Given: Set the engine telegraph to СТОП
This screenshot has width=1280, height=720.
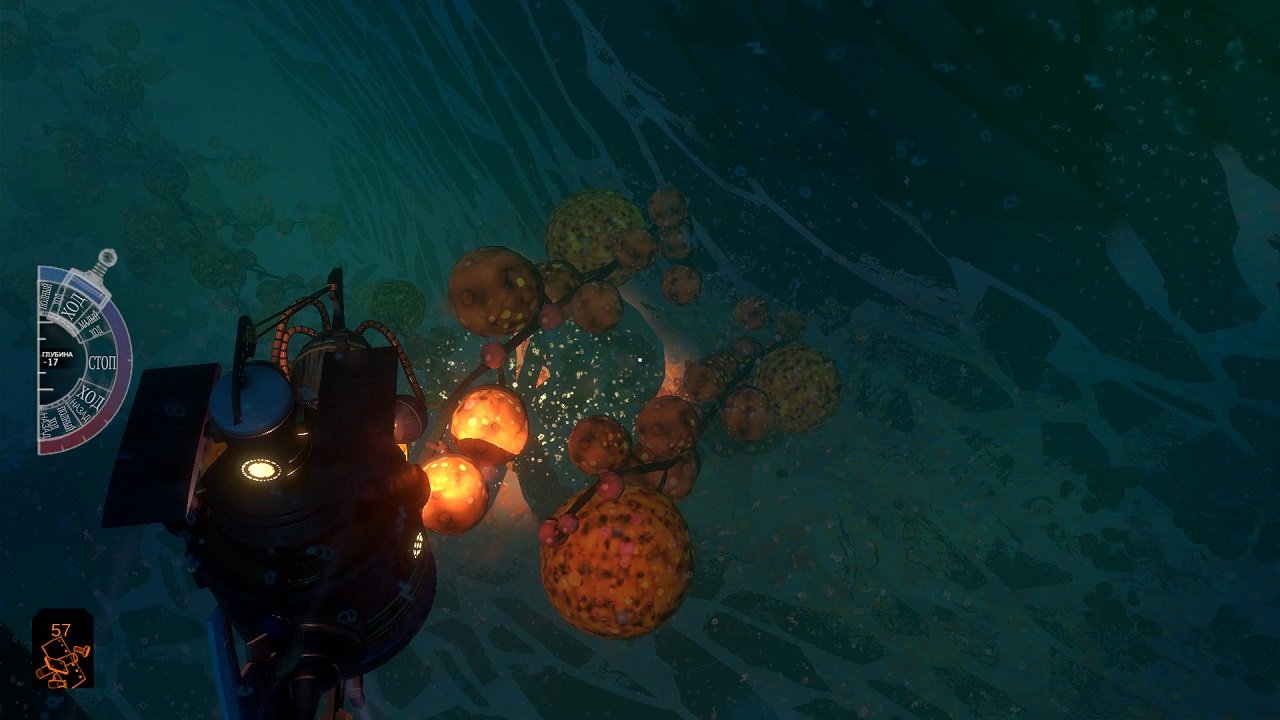Looking at the screenshot, I should point(103,360).
